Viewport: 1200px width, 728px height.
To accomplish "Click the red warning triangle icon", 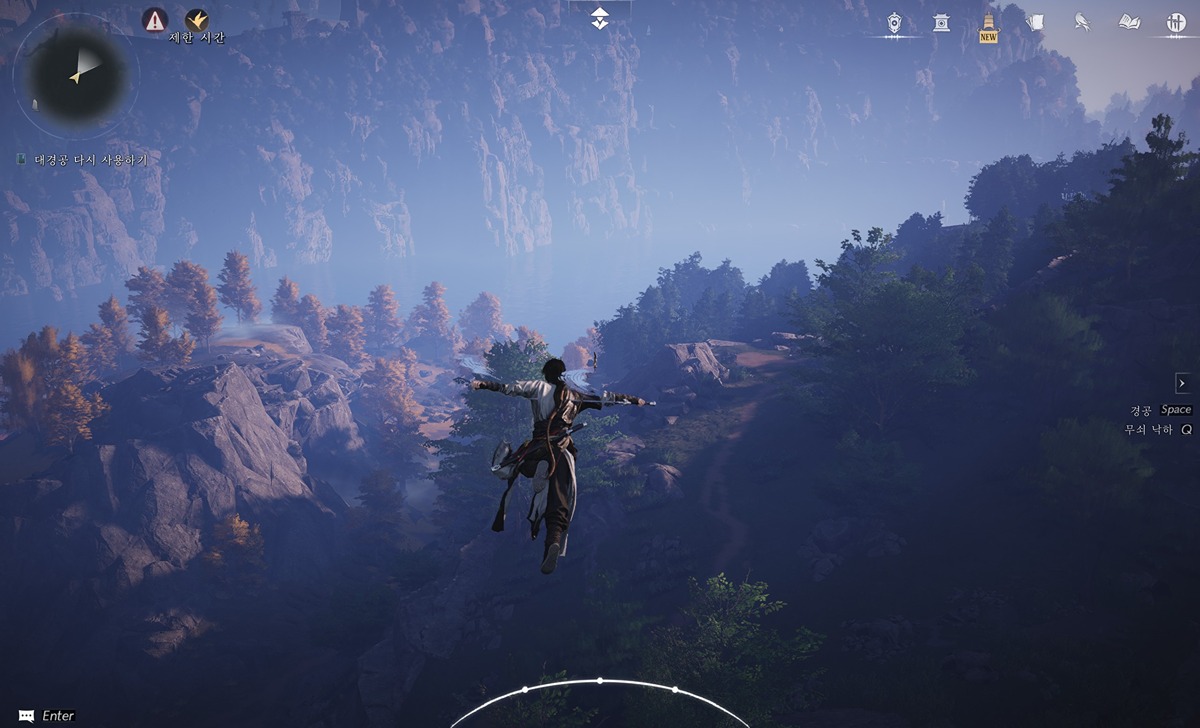I will pos(155,19).
